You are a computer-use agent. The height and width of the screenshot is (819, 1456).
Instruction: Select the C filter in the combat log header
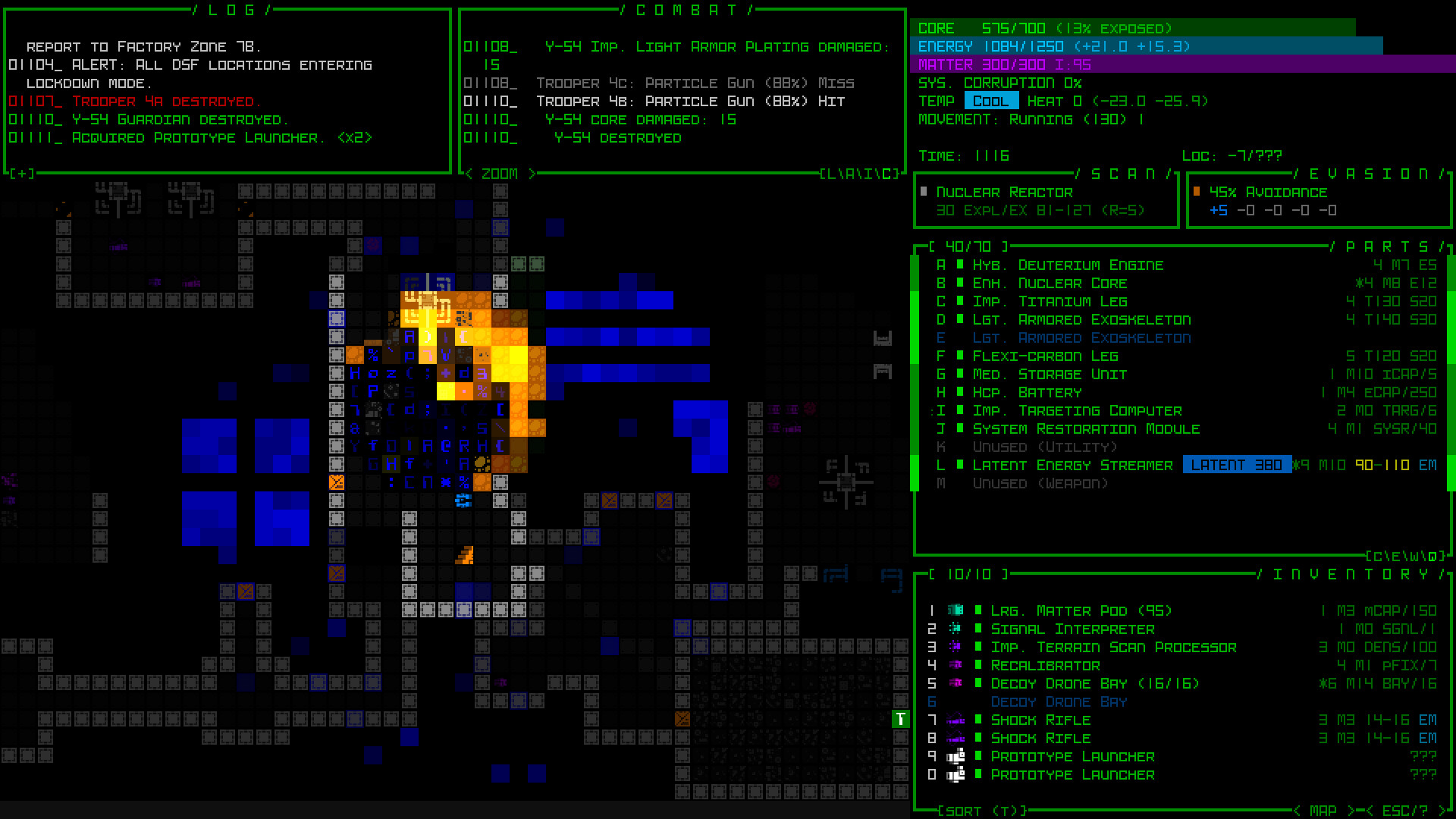pyautogui.click(x=886, y=174)
